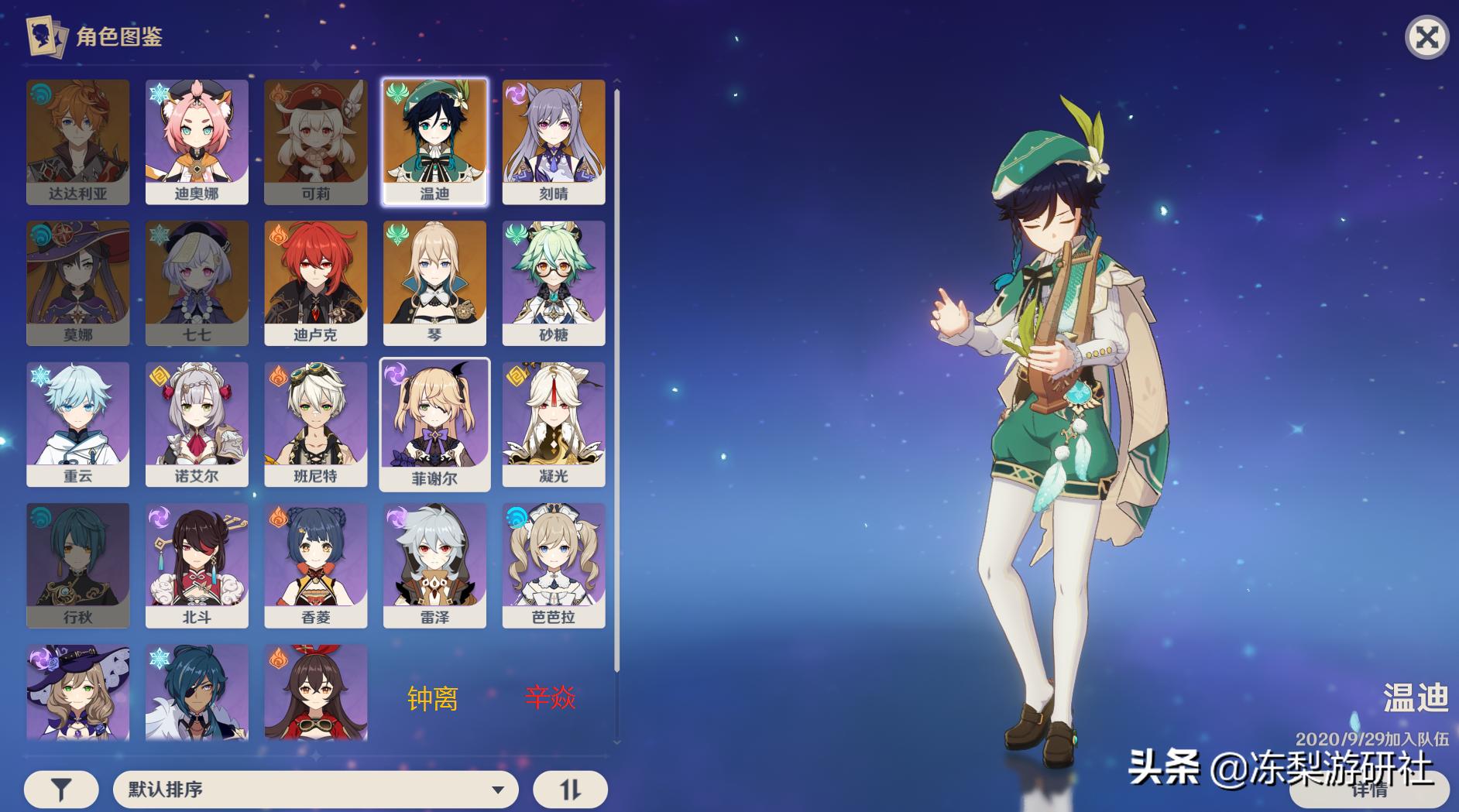Screen dimensions: 1459x812
Task: Select the 诺艾尔 character card
Action: click(x=197, y=423)
